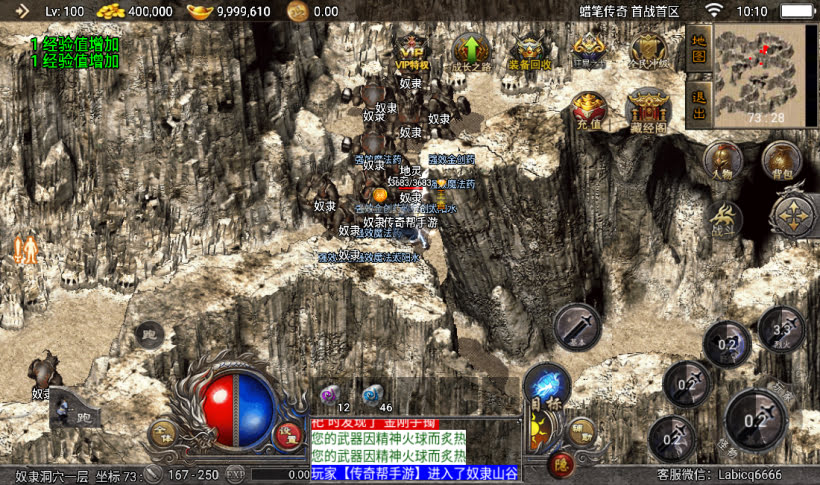Open the VIP特权 privileges icon
820x485 pixels.
tap(412, 51)
